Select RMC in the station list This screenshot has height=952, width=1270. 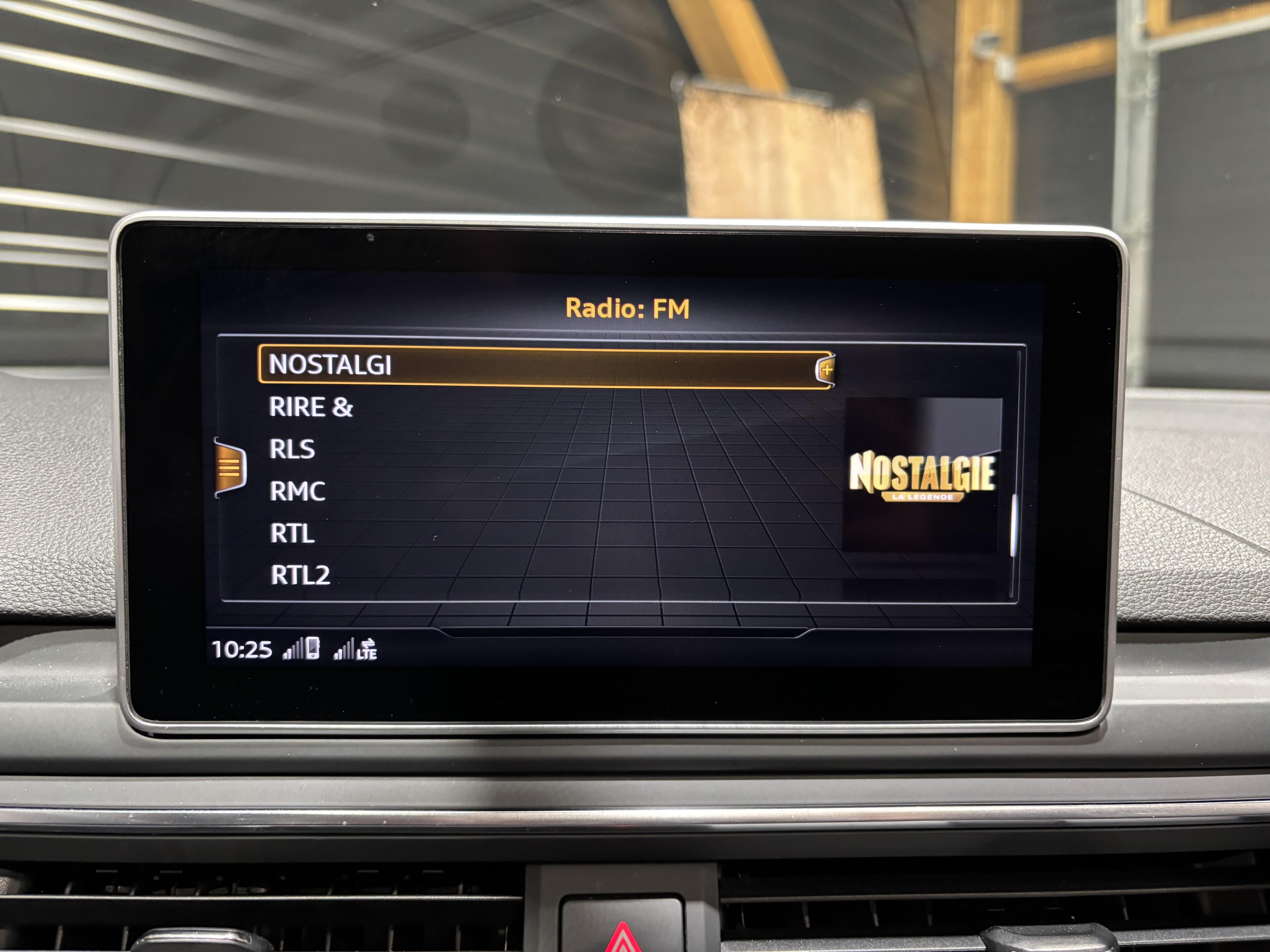(x=297, y=491)
